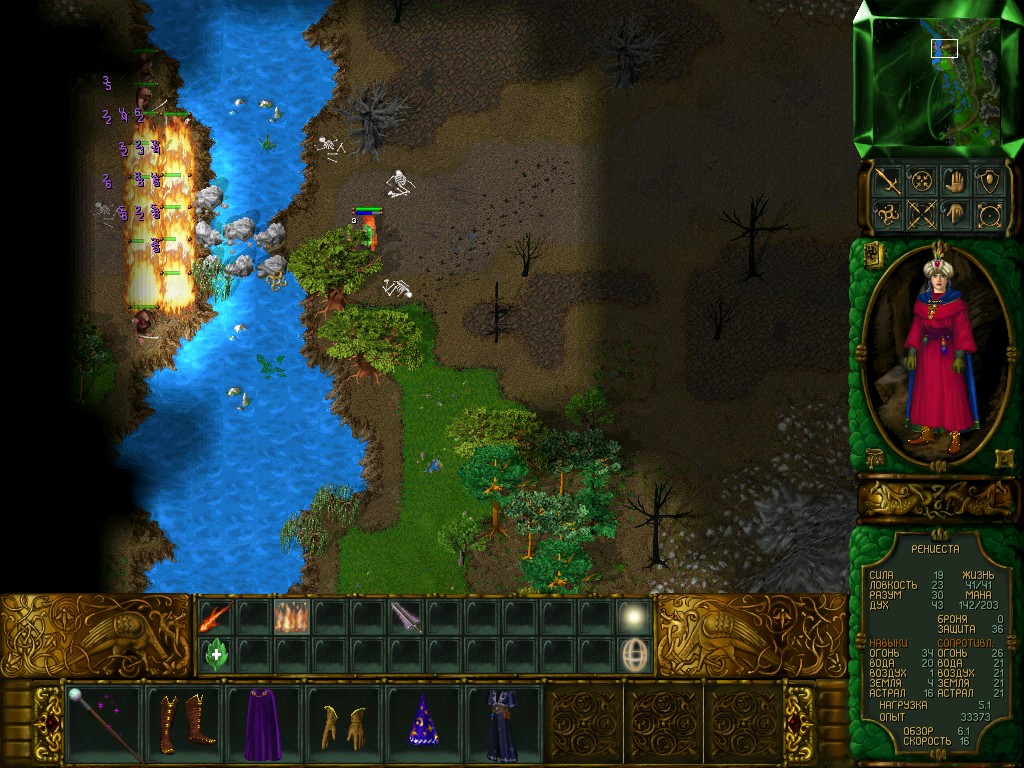Choose the inward arrows circle command
Image resolution: width=1024 pixels, height=768 pixels.
coord(921,181)
